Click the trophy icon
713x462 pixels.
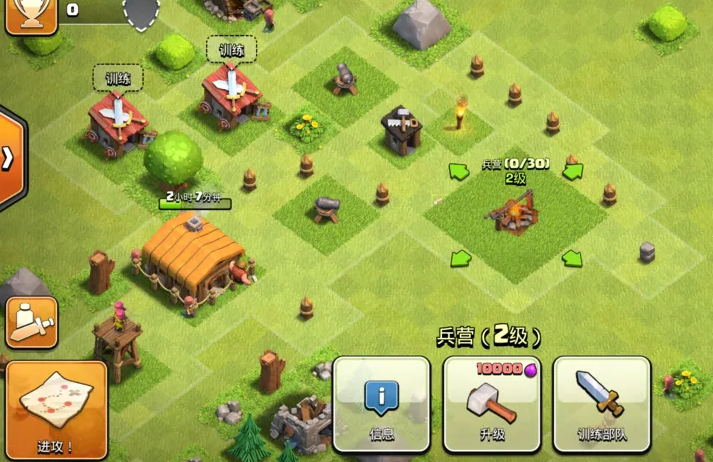[30, 14]
